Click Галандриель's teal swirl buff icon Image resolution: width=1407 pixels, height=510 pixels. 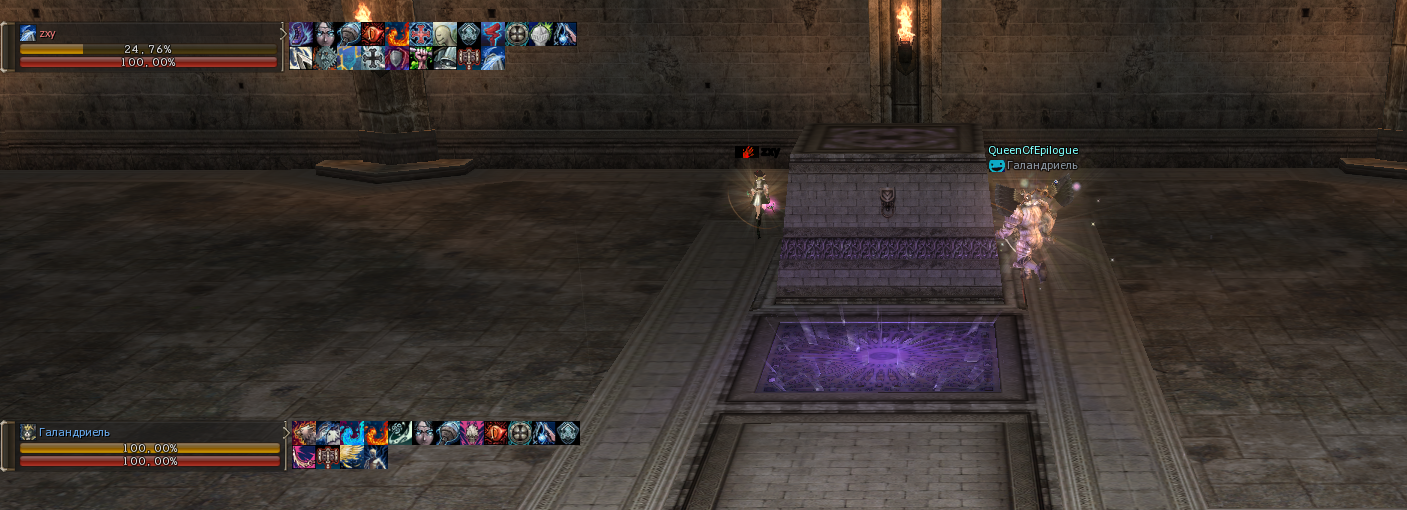[x=400, y=433]
